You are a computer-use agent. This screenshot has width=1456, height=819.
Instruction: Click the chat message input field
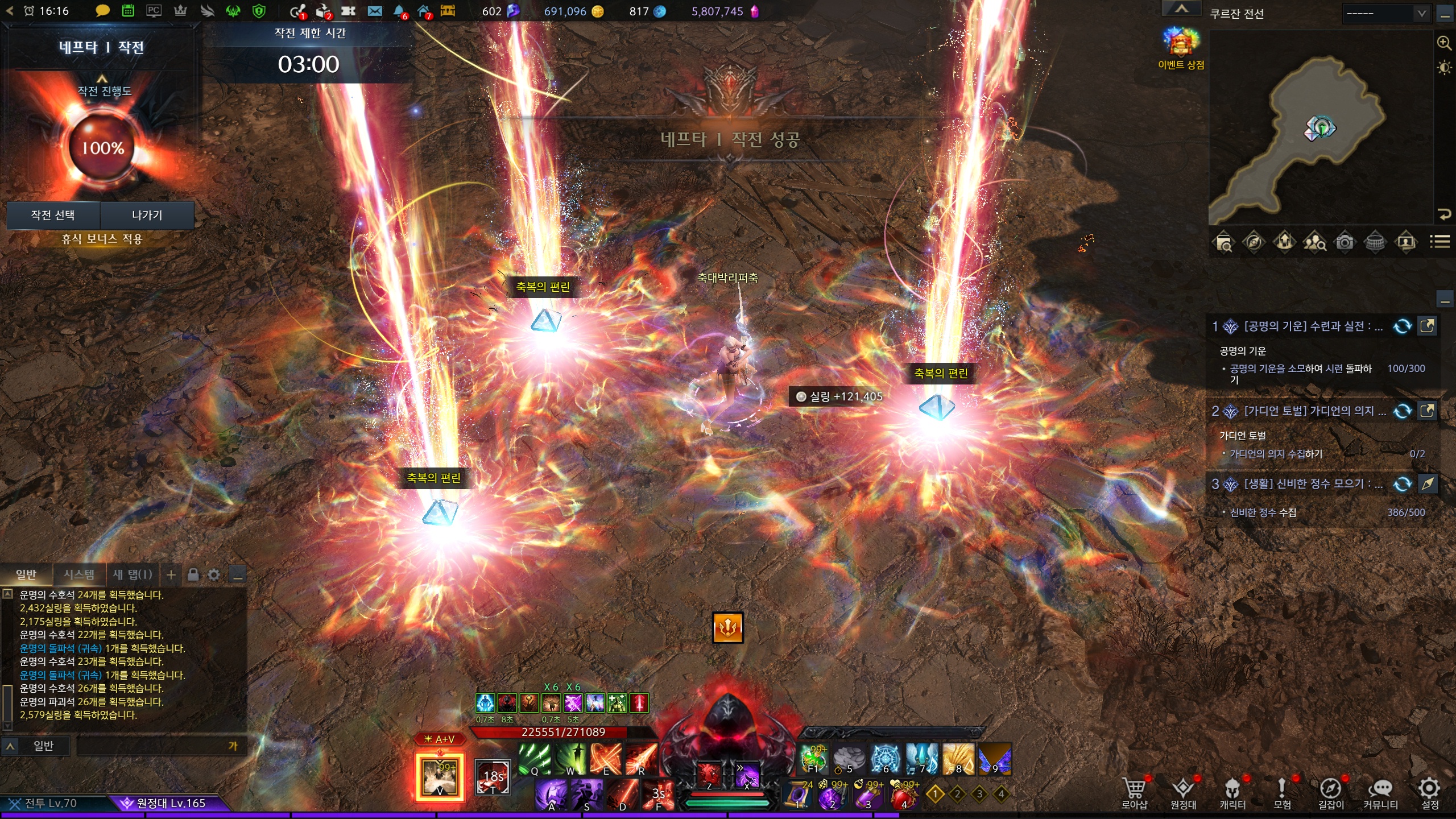[154, 746]
